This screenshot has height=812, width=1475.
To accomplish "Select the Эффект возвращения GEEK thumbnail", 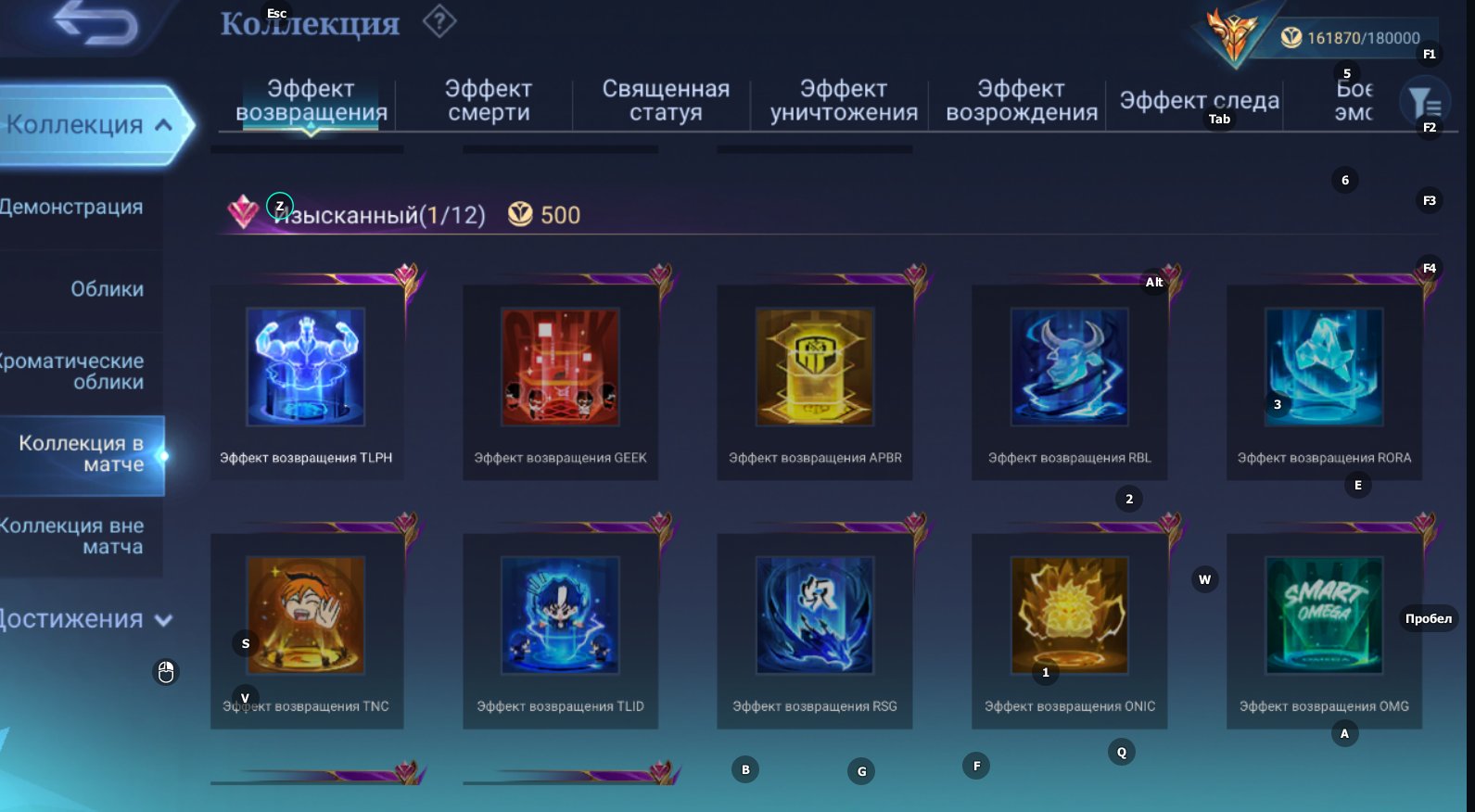I will pyautogui.click(x=560, y=367).
